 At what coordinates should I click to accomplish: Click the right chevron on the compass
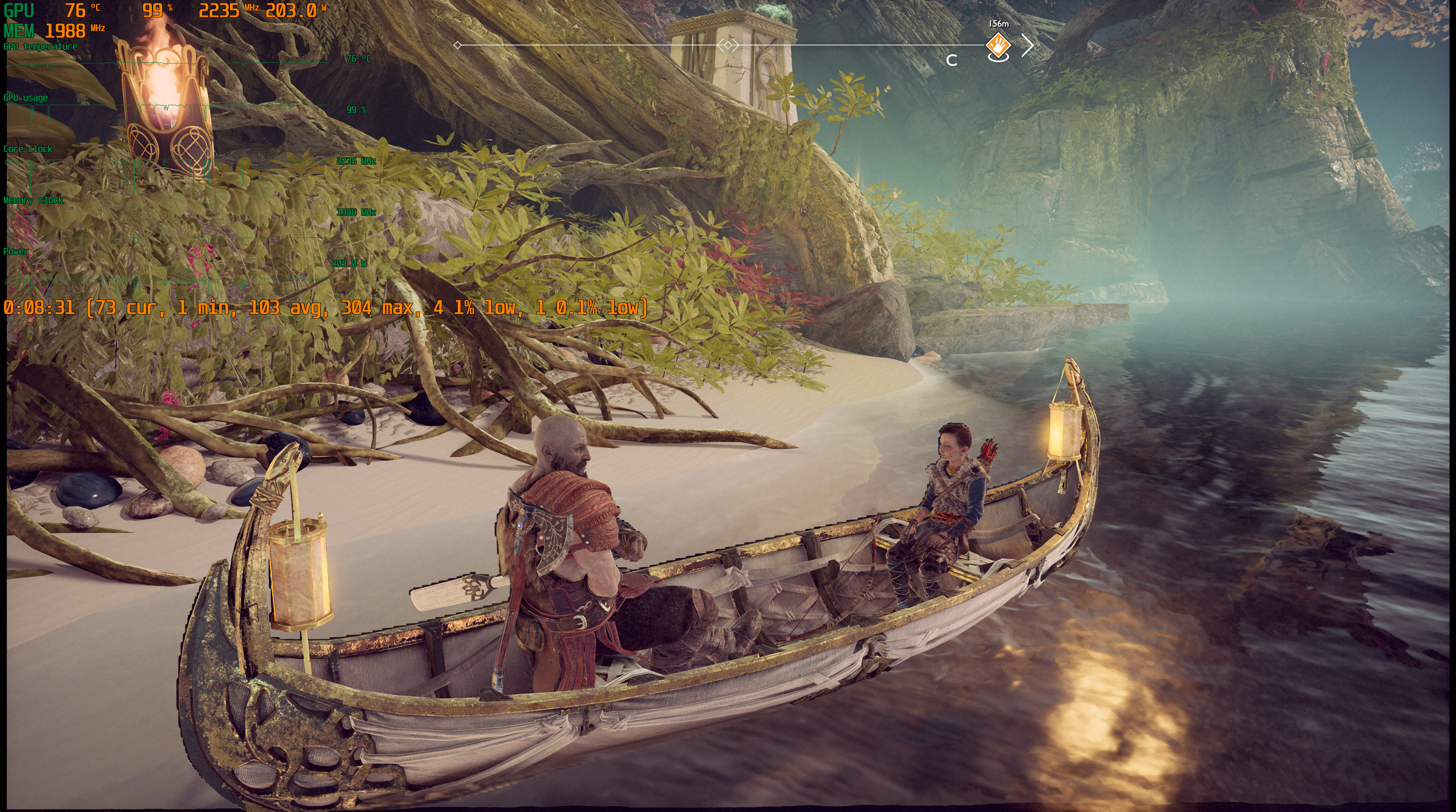(x=1028, y=45)
